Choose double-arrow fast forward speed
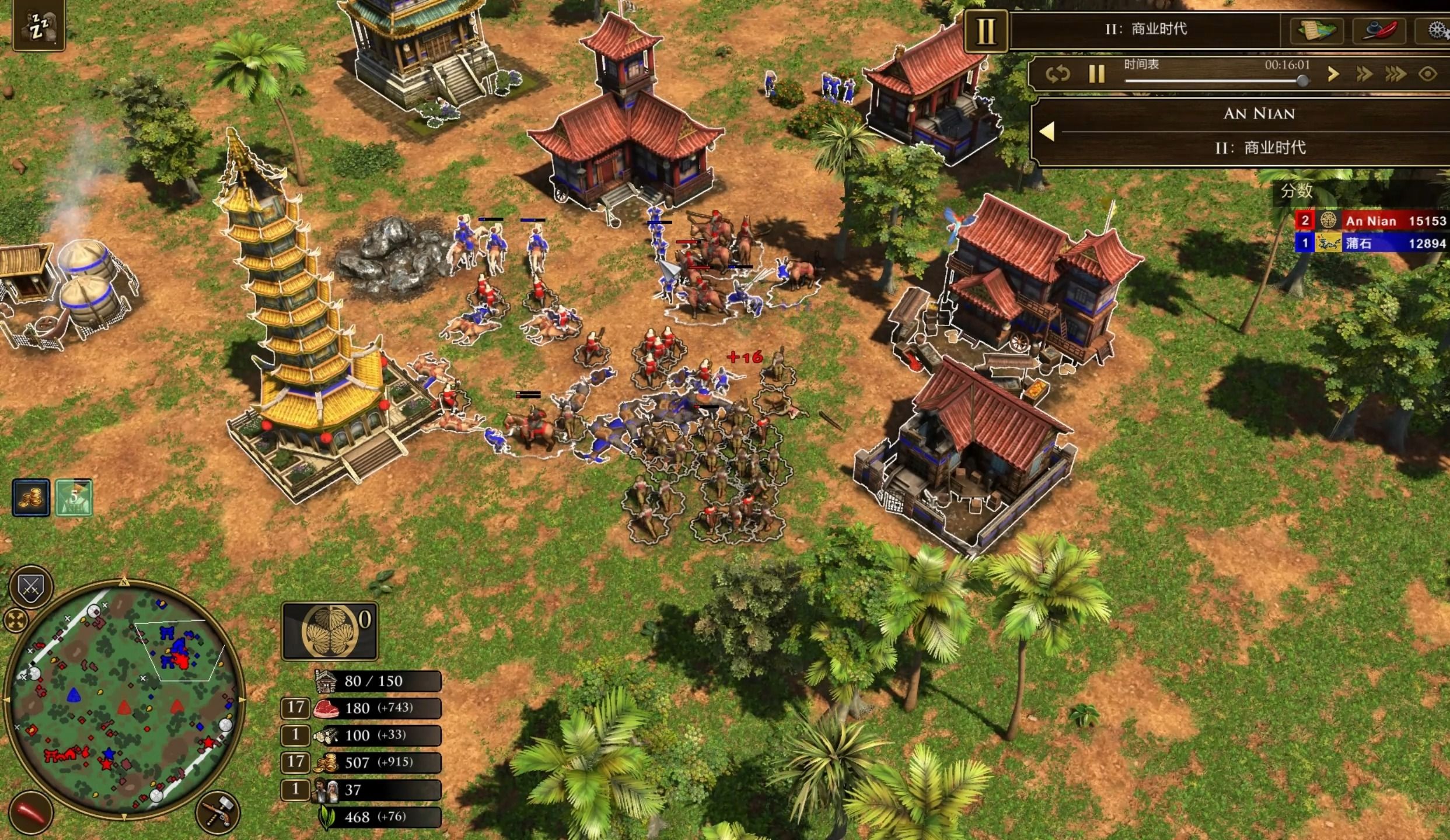1450x840 pixels. (x=1364, y=74)
